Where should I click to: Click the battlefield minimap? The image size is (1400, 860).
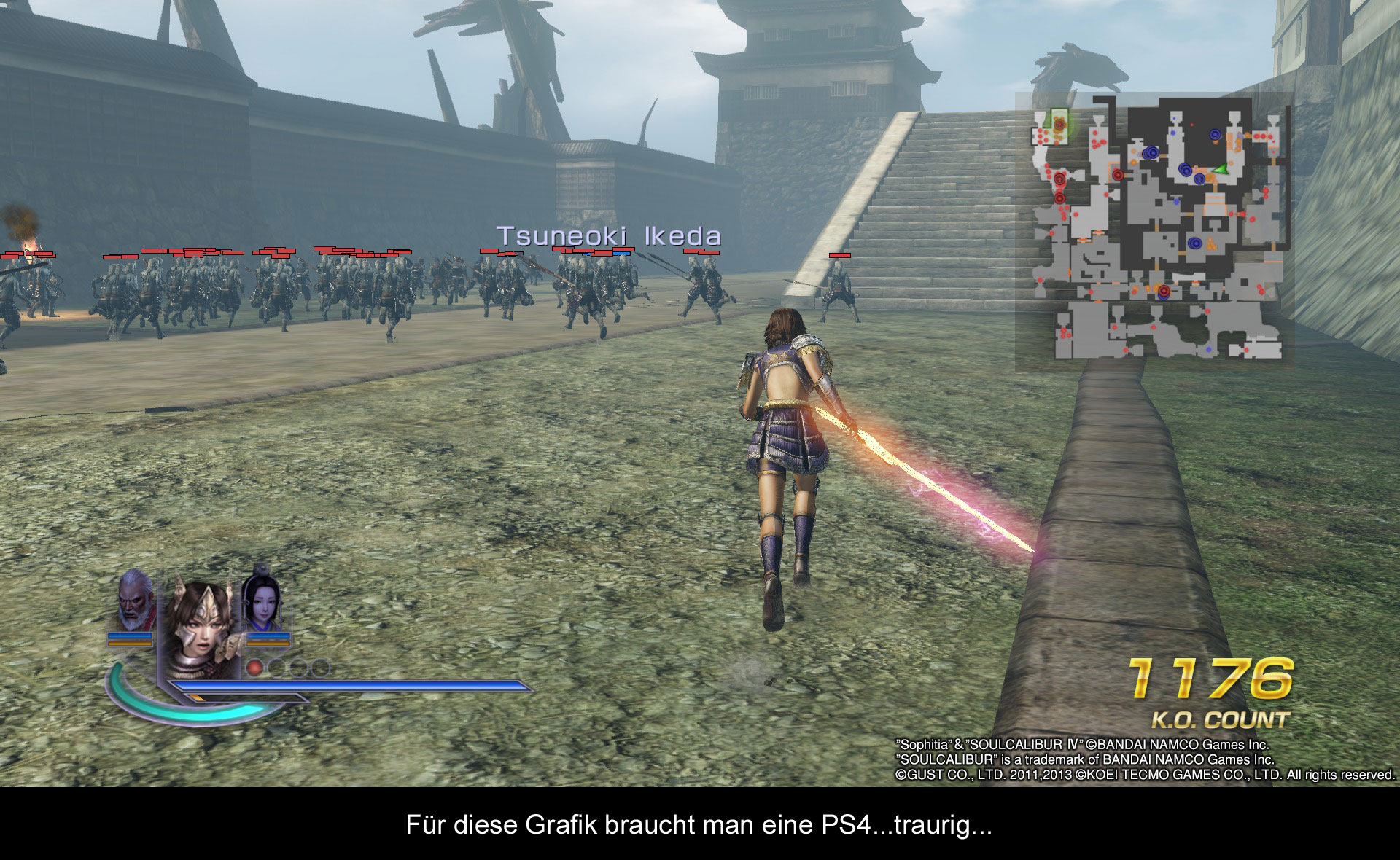[x=1154, y=227]
